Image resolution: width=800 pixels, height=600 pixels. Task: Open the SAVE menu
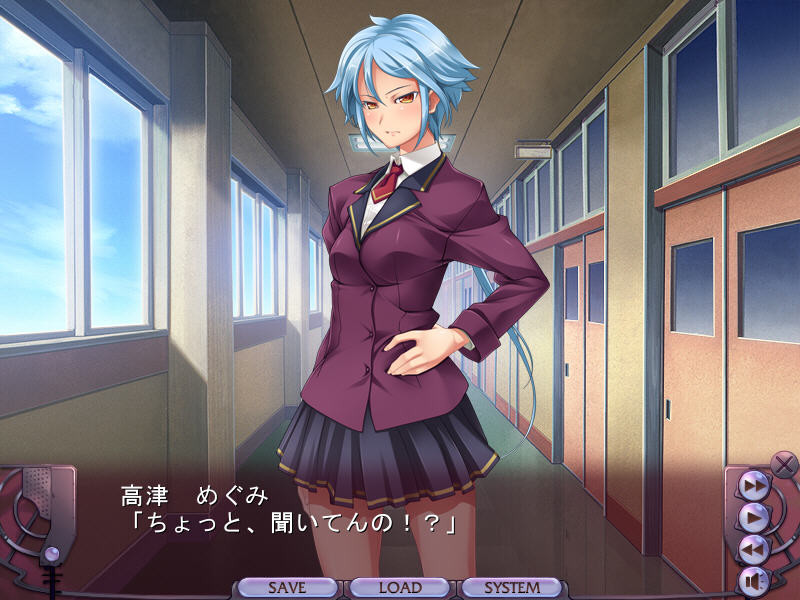pos(287,588)
